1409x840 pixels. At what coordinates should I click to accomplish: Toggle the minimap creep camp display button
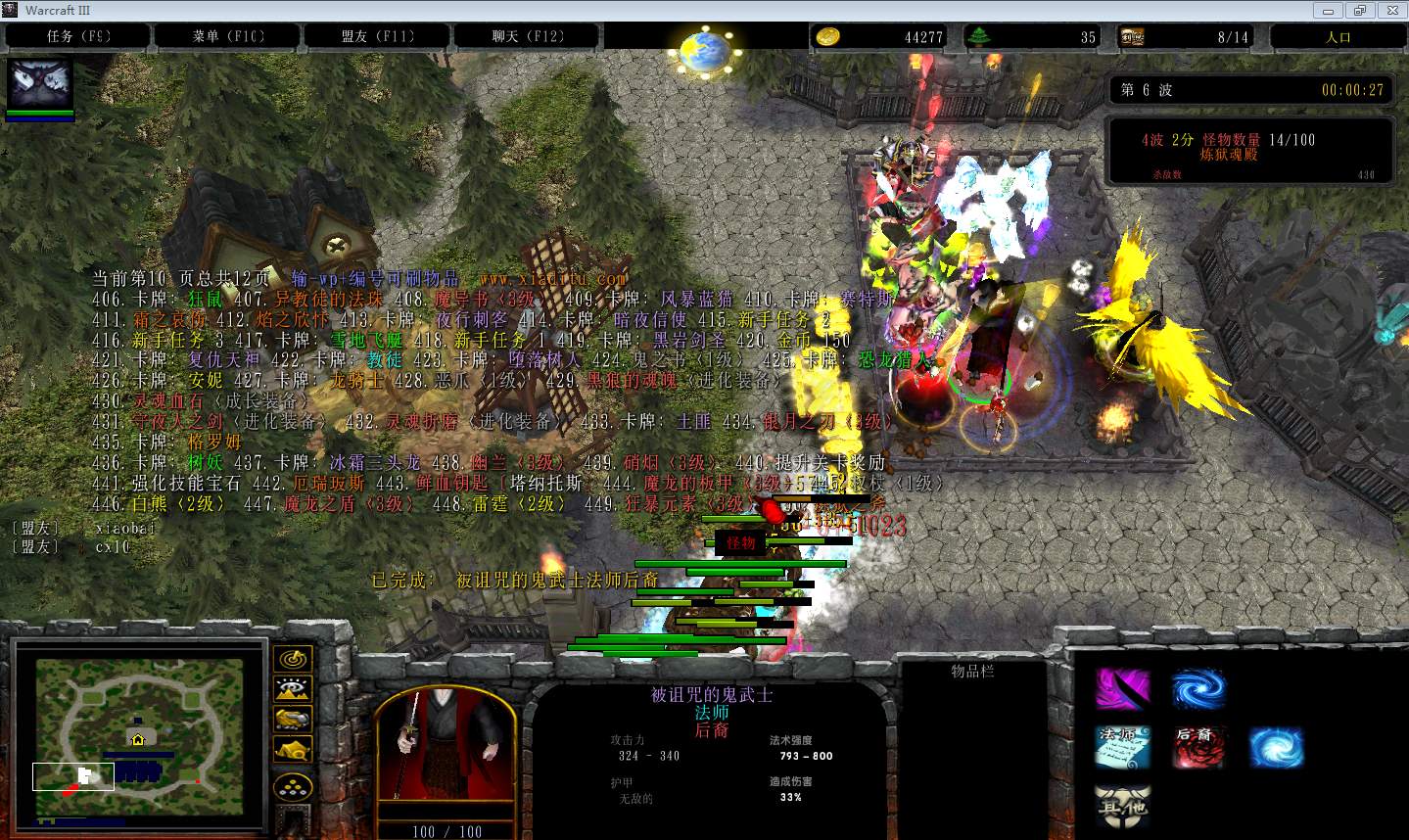293,750
